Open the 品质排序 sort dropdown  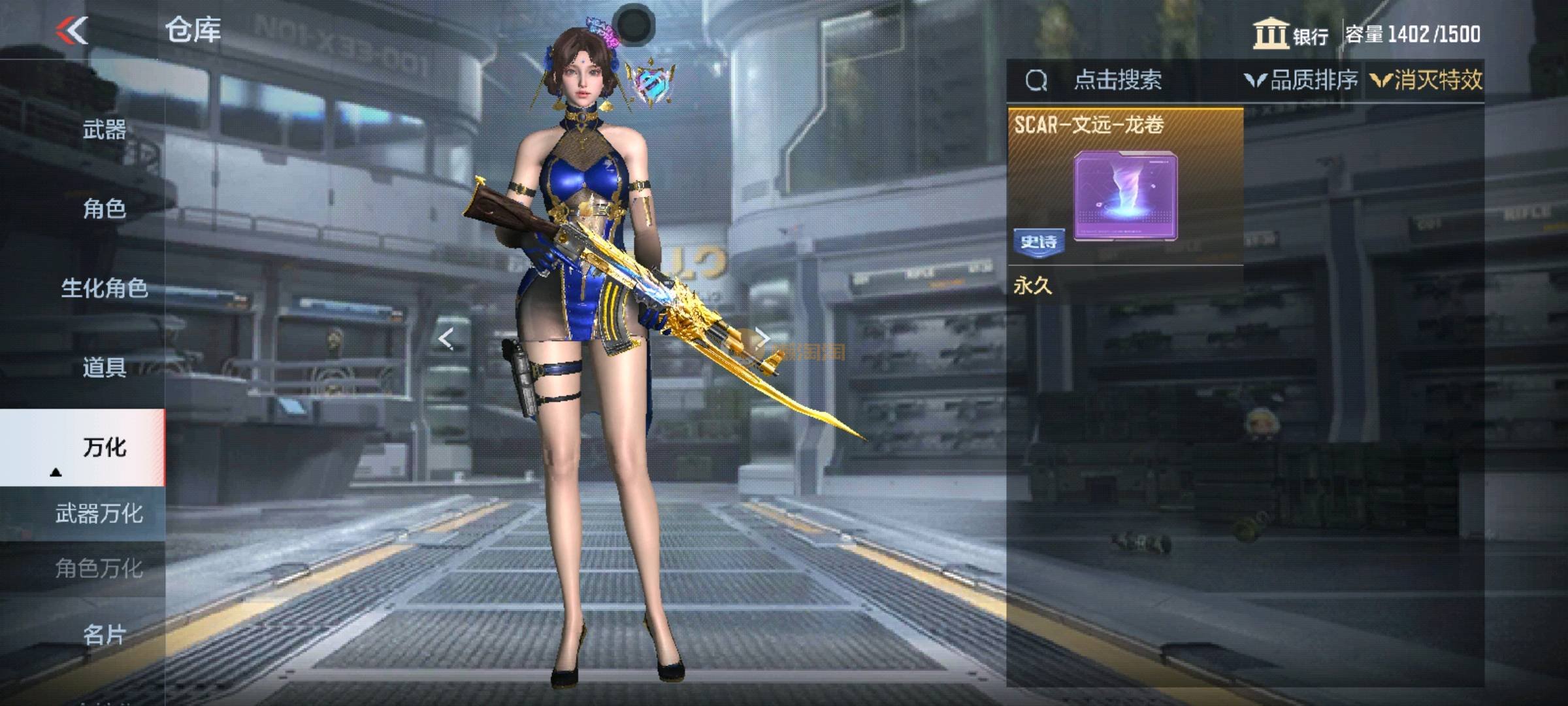point(1301,80)
